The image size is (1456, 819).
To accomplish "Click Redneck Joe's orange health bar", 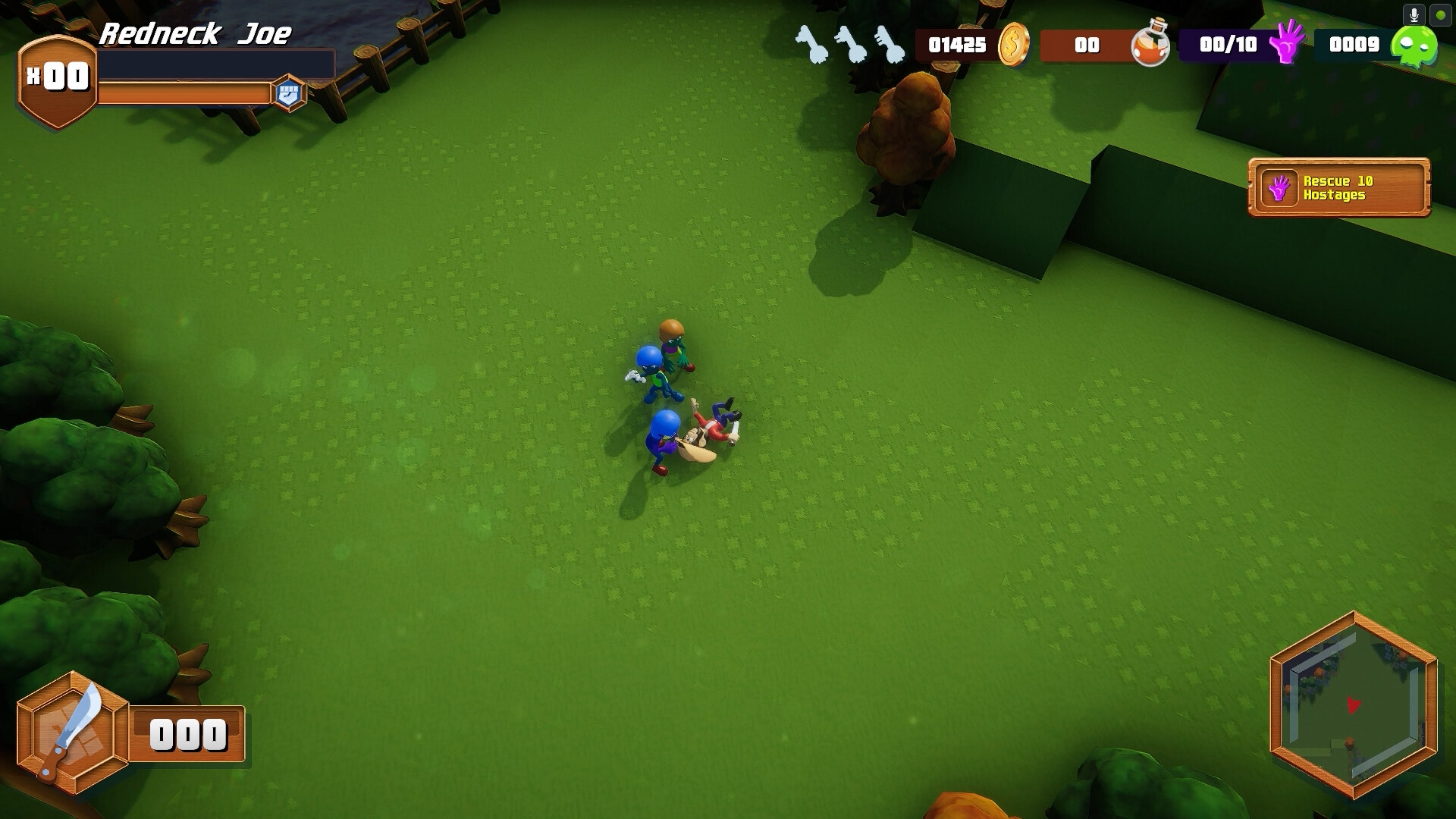I will (187, 93).
